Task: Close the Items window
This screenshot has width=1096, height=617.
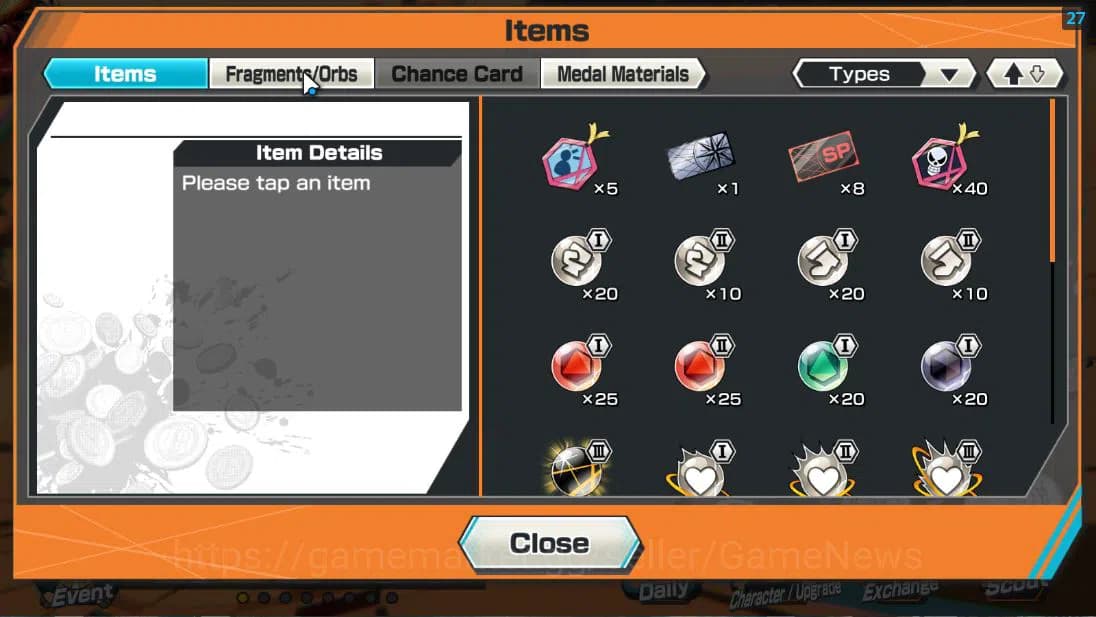Action: [548, 543]
